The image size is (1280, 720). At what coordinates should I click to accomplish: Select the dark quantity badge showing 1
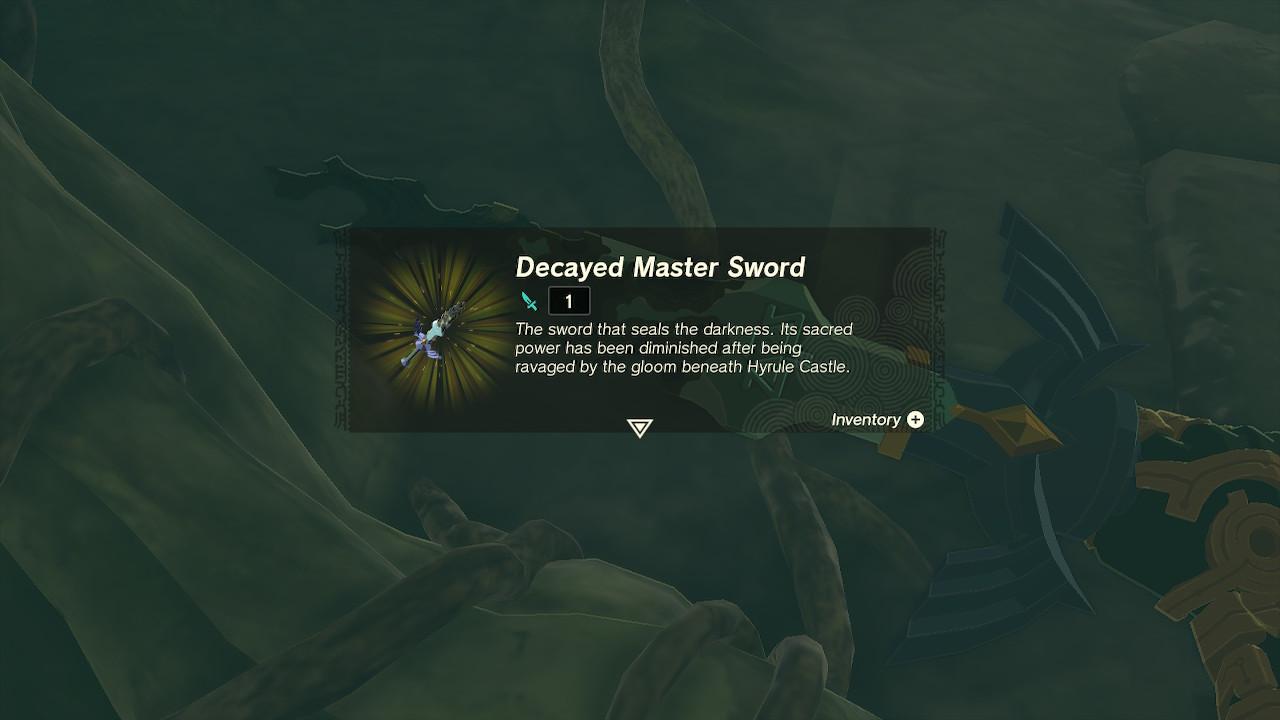pyautogui.click(x=568, y=299)
